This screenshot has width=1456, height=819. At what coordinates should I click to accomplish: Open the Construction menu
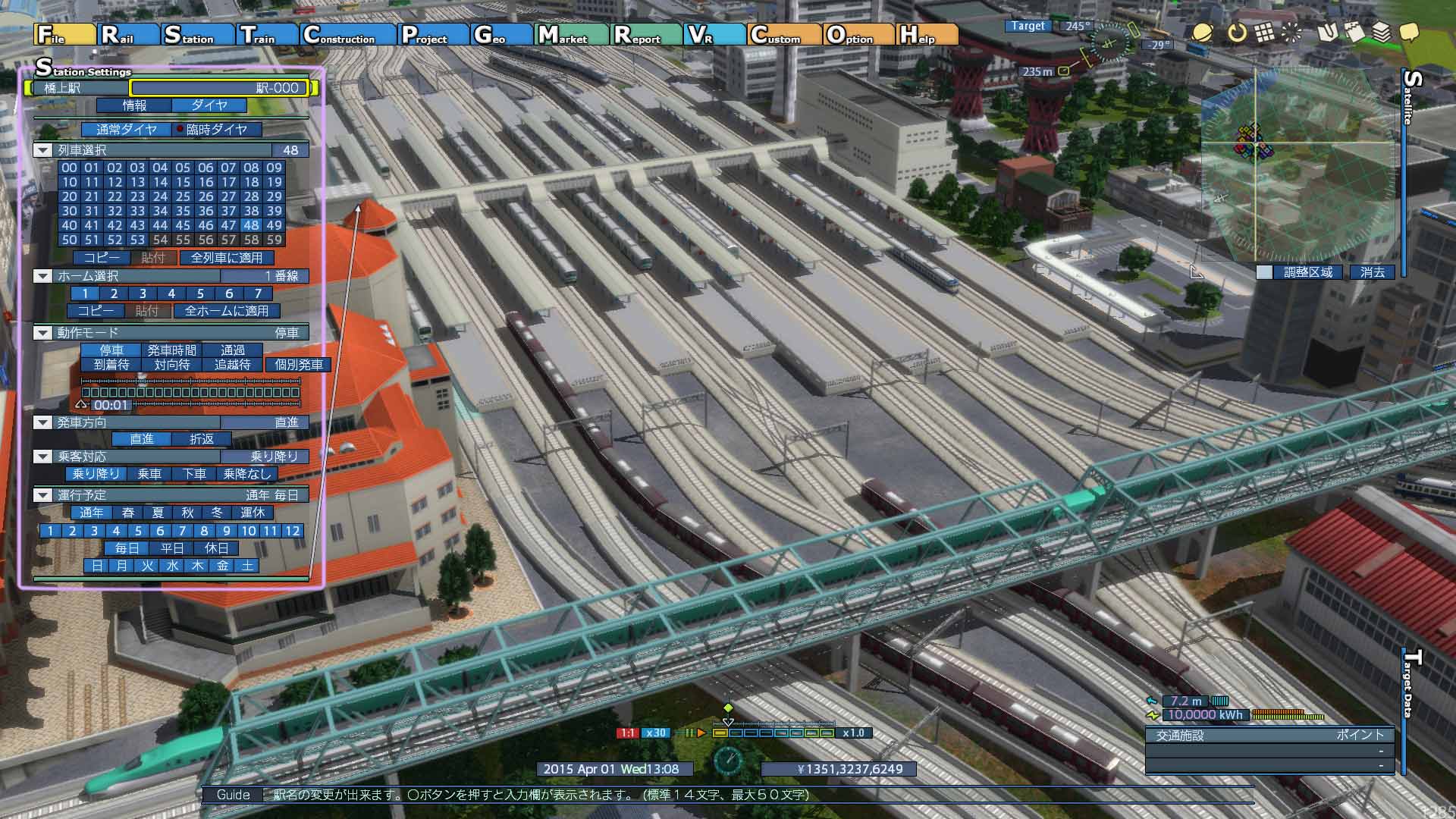pos(348,35)
